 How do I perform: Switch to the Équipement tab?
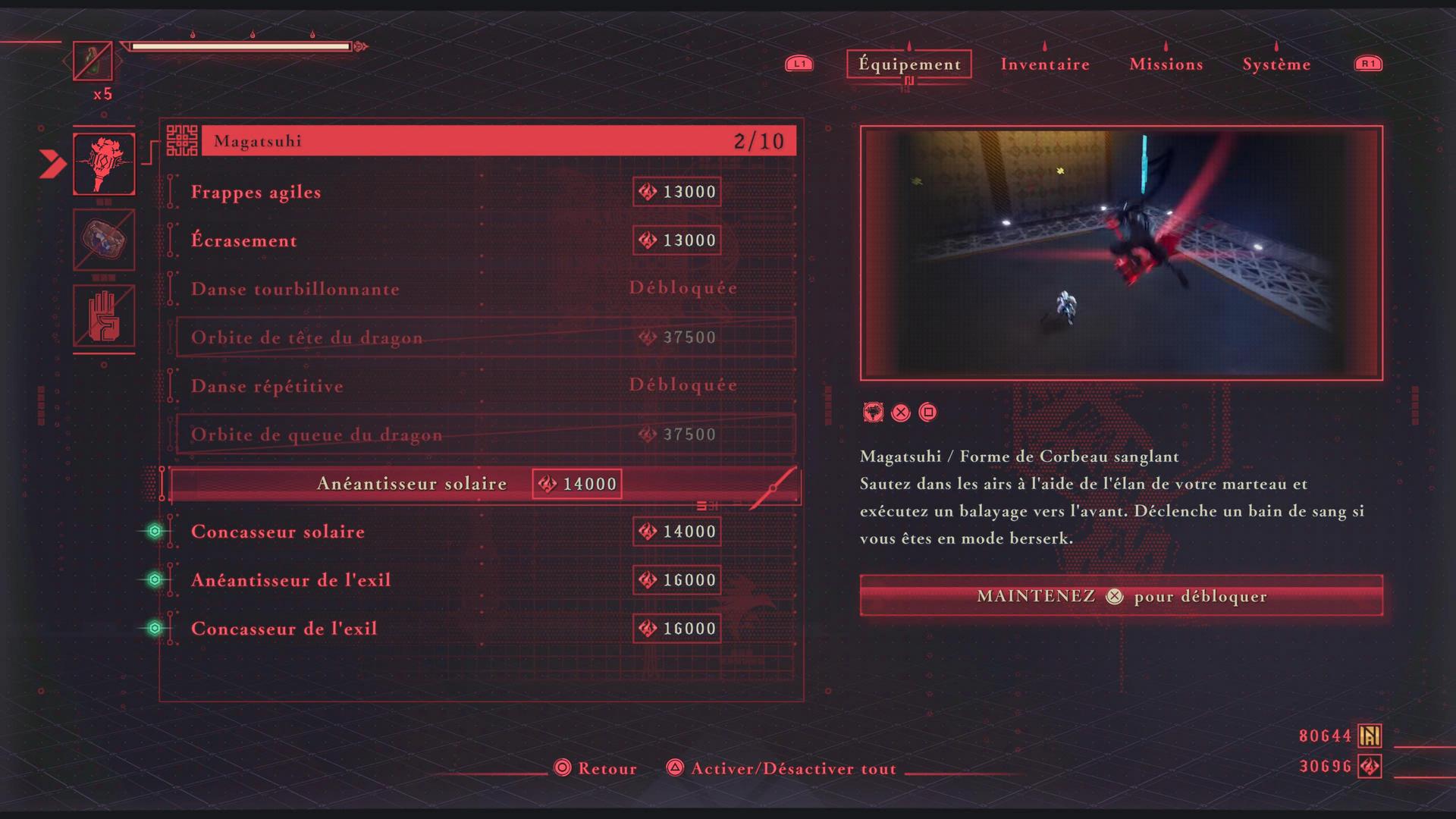pyautogui.click(x=909, y=64)
